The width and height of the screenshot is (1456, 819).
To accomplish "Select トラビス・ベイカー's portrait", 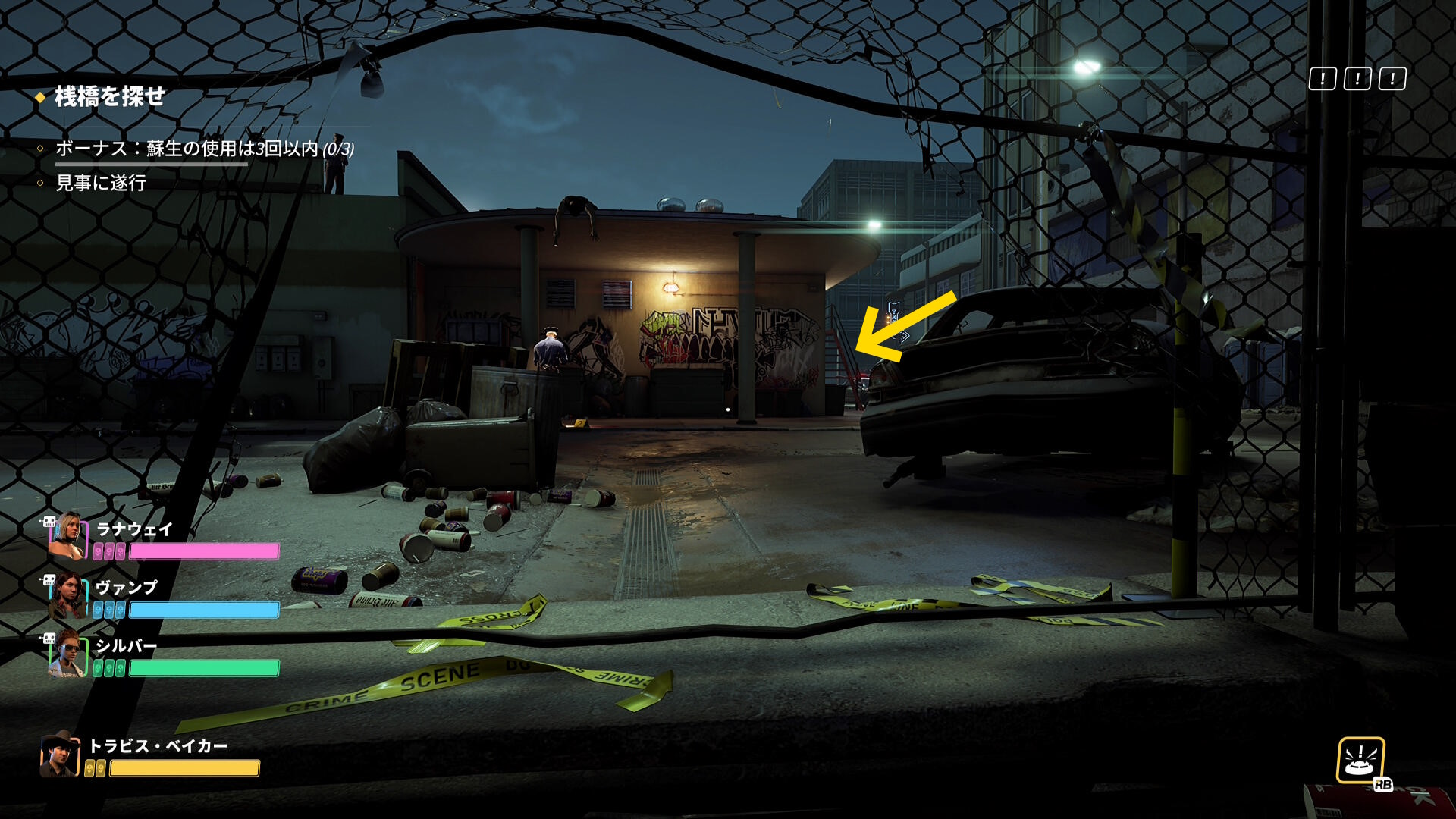I will click(x=60, y=755).
